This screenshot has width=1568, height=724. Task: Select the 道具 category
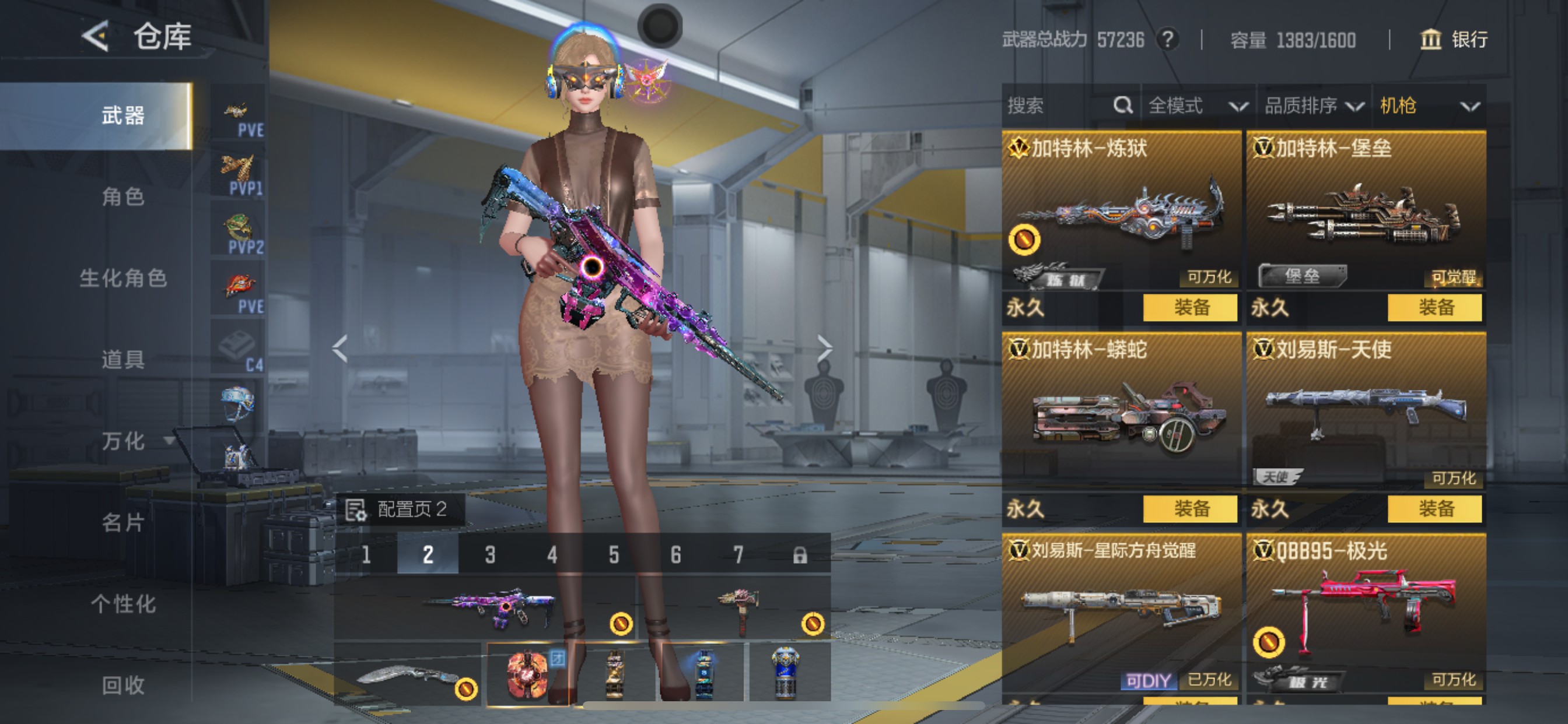123,360
